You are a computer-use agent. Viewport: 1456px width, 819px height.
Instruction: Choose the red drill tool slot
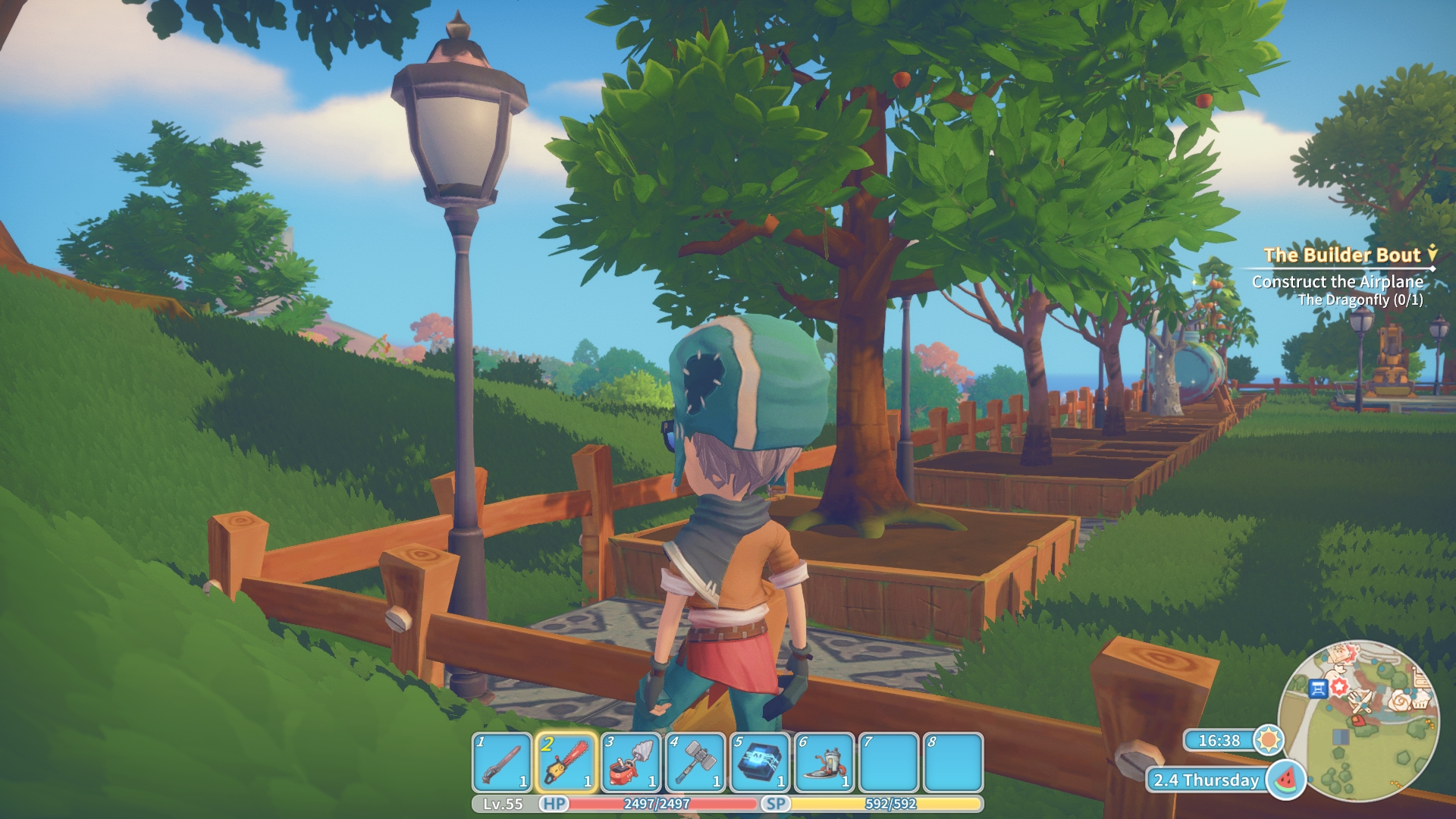[x=630, y=762]
